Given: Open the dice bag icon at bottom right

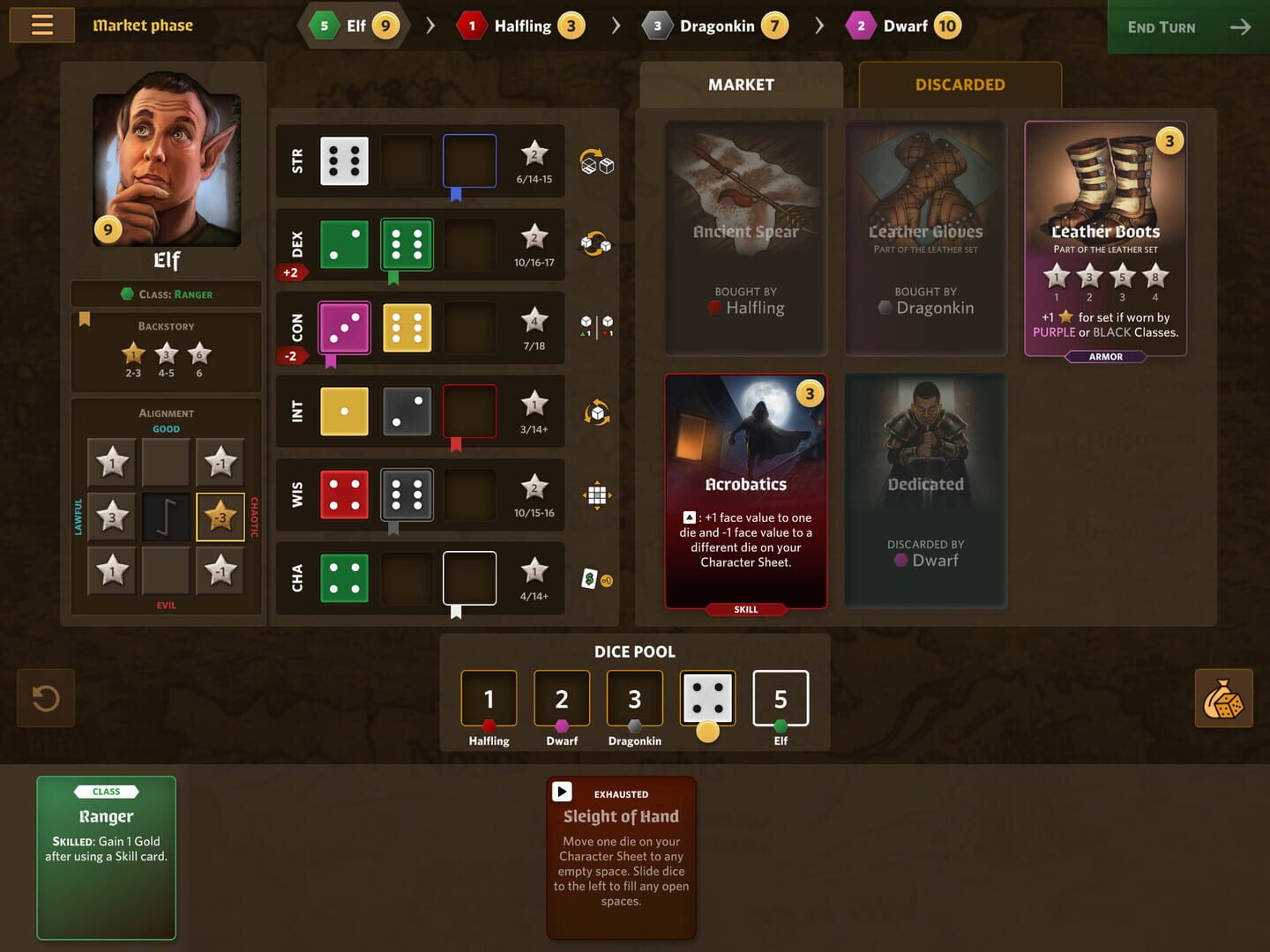Looking at the screenshot, I should click(1223, 698).
